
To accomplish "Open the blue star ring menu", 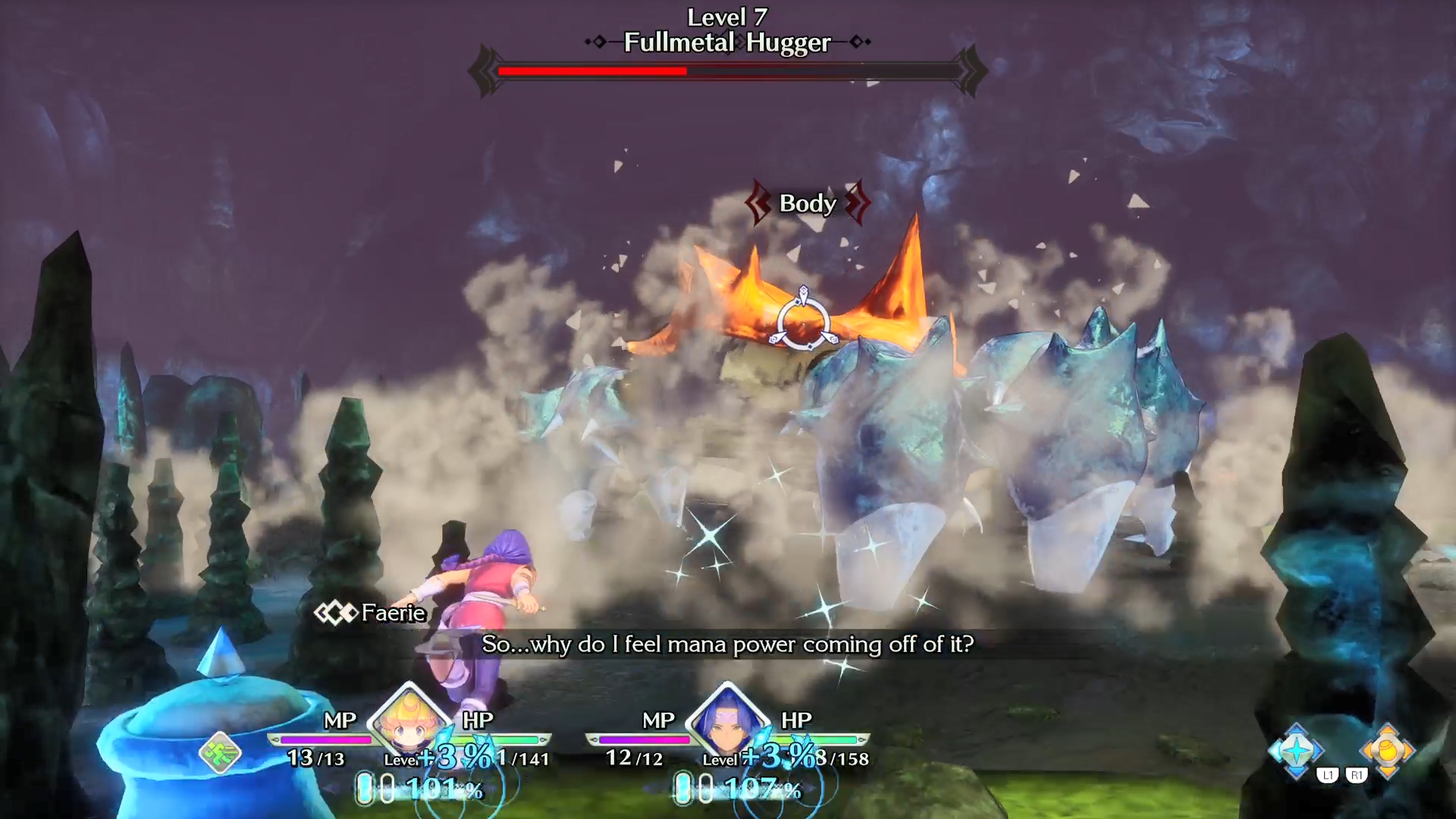I will [x=1296, y=750].
